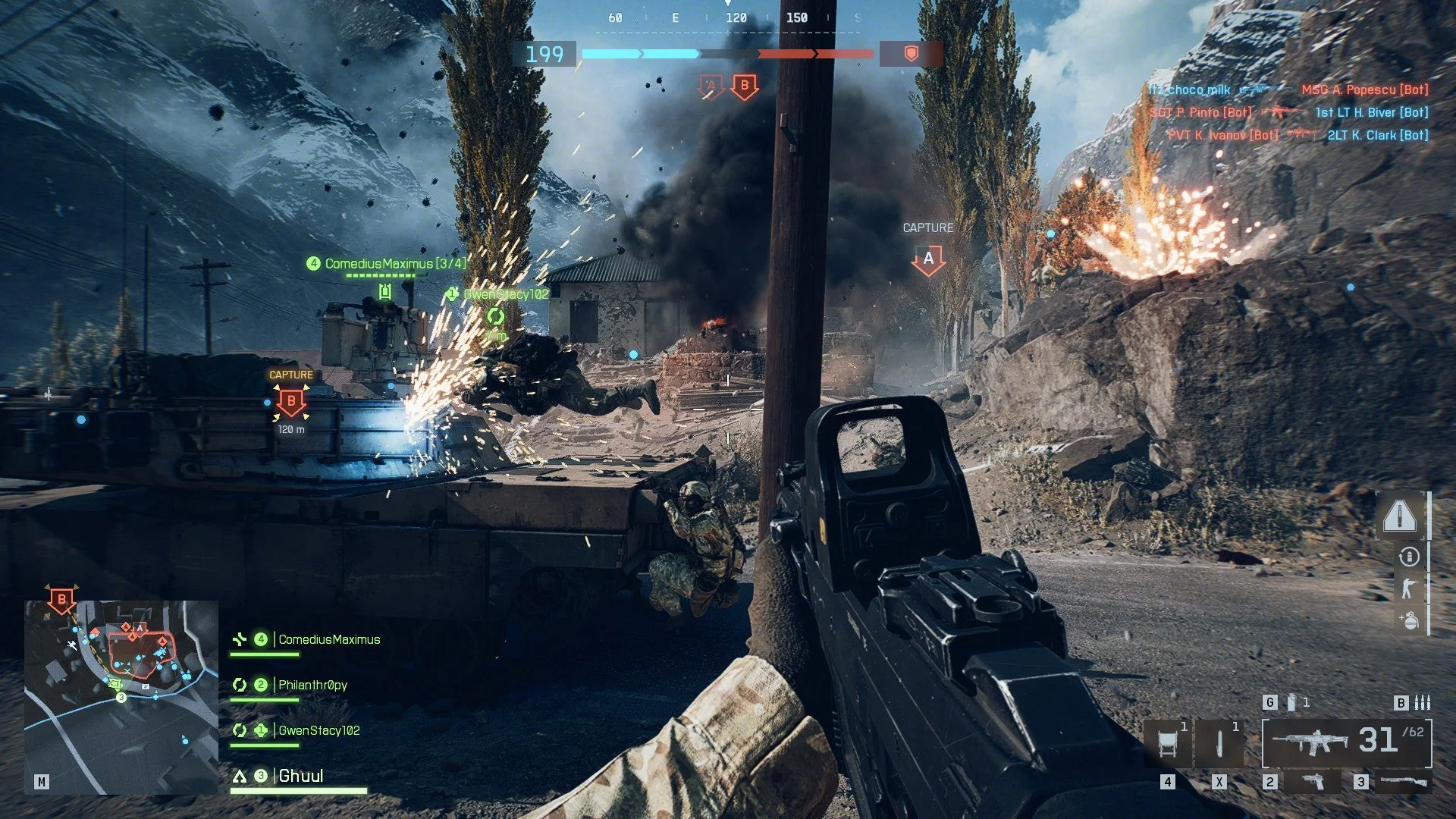The height and width of the screenshot is (819, 1456).
Task: Click the Capture A objective marker
Action: pyautogui.click(x=928, y=259)
